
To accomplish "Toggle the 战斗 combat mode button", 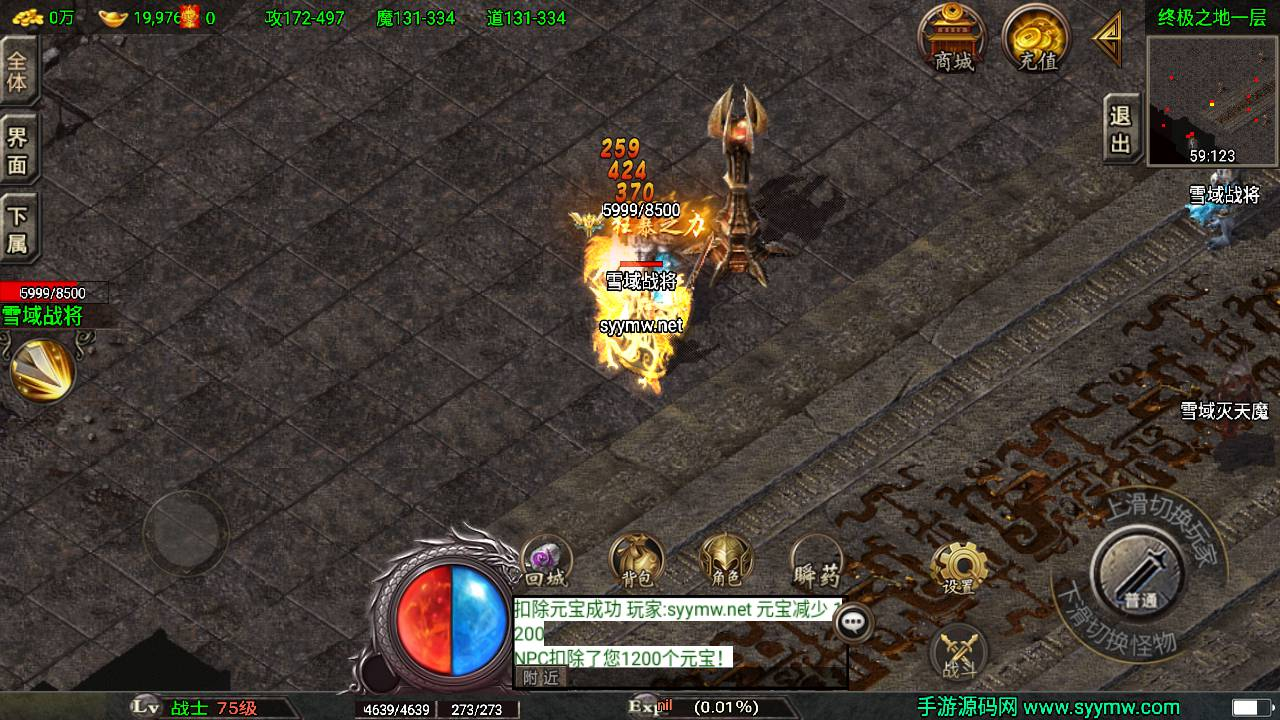I will pos(959,653).
